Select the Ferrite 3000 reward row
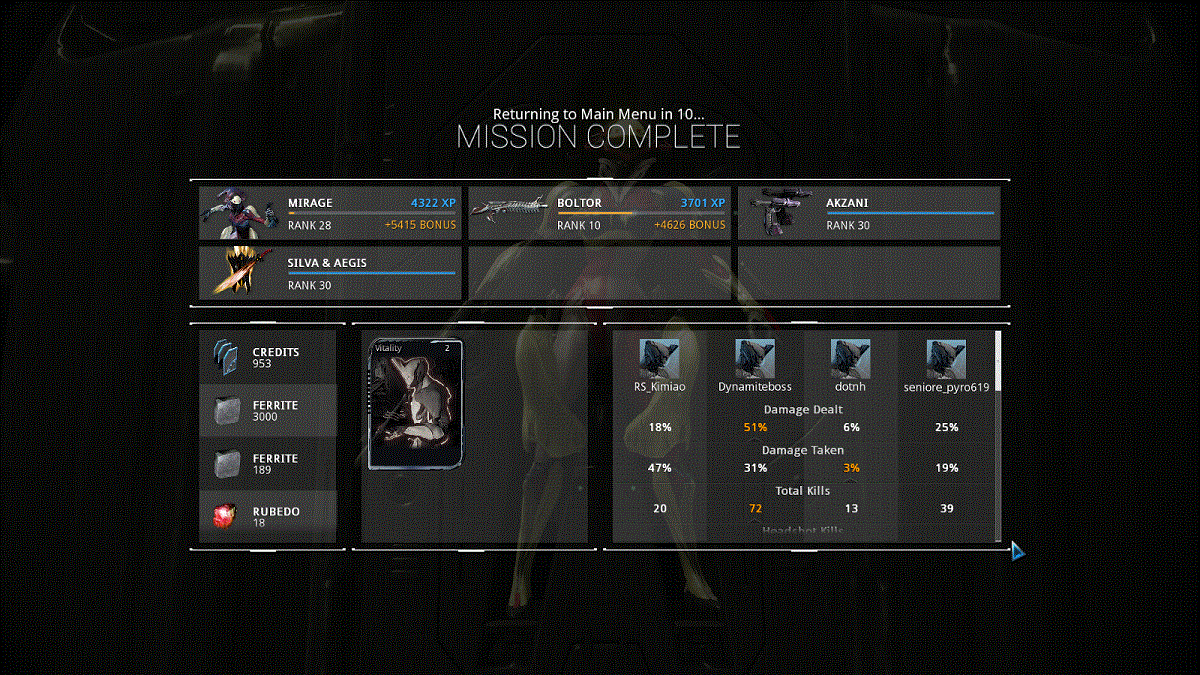 tap(267, 411)
